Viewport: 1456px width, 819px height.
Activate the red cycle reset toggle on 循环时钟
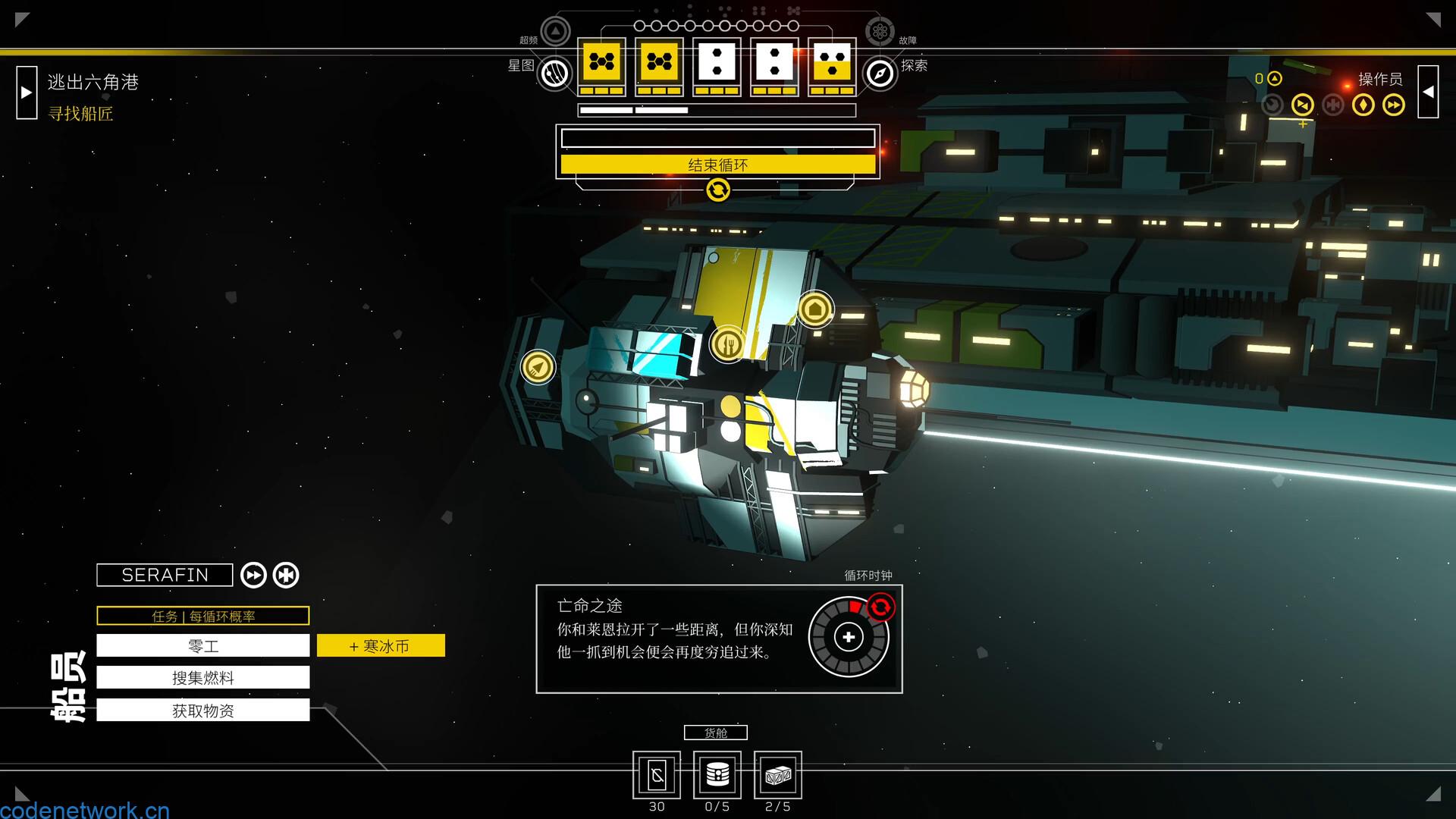[x=880, y=606]
